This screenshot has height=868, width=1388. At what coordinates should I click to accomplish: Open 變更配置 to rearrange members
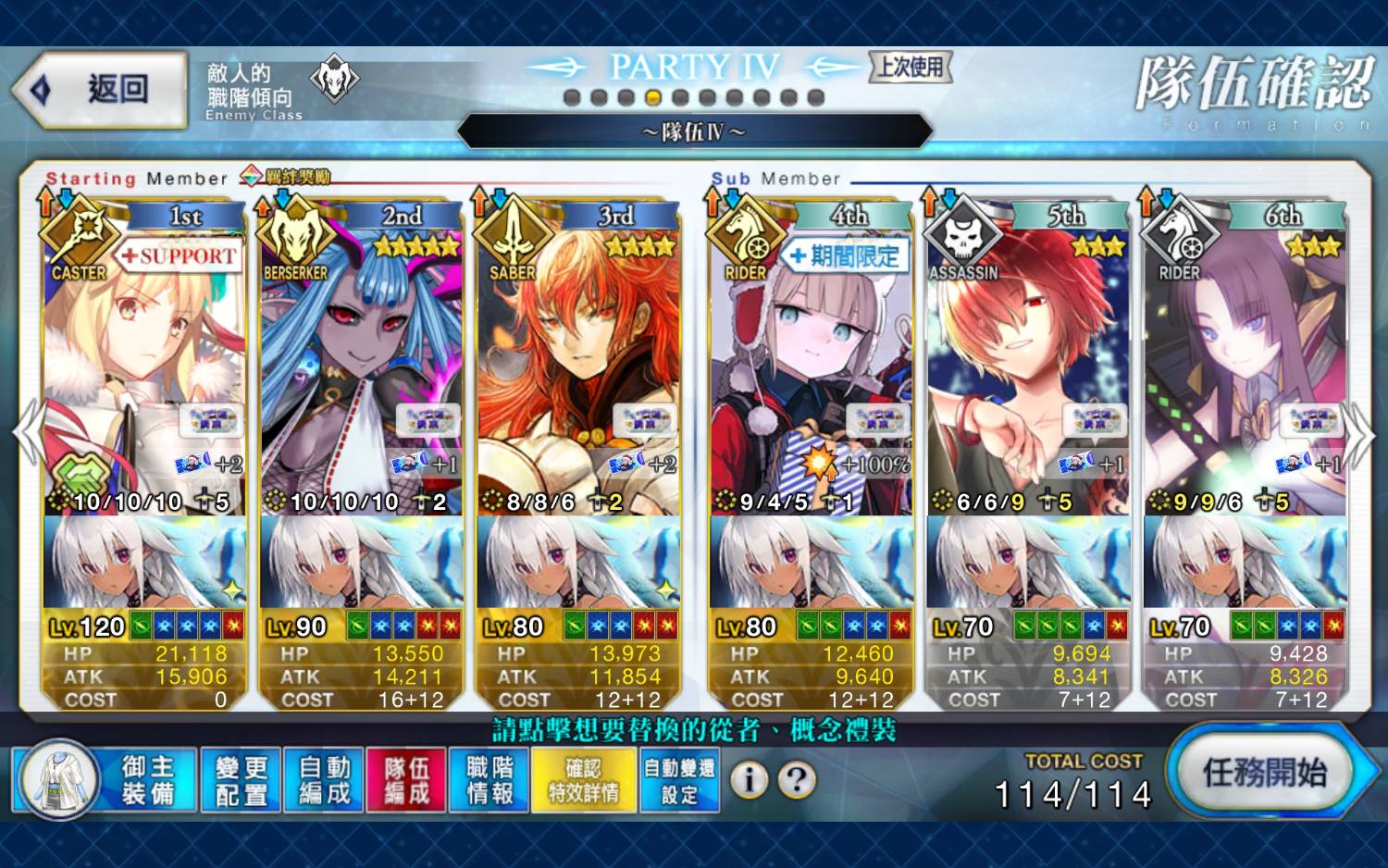[x=241, y=780]
